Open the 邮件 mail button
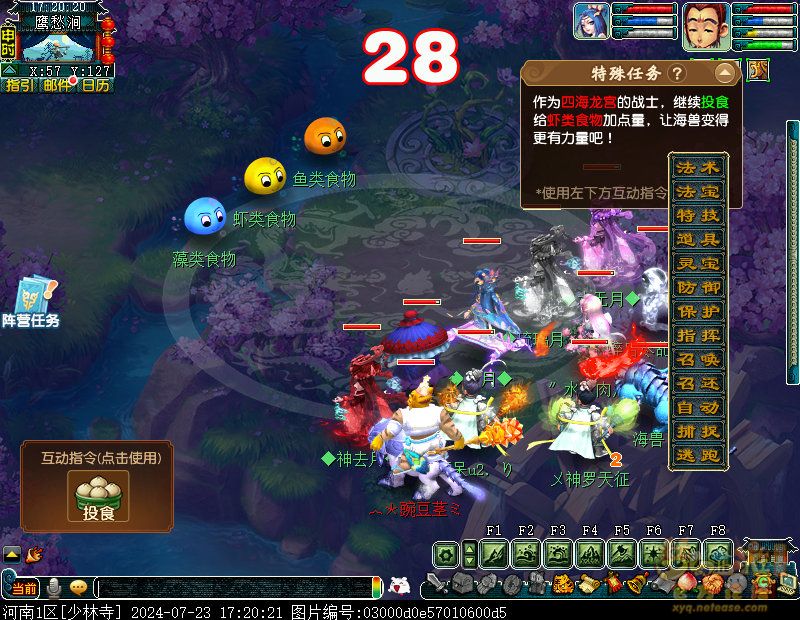 coord(57,85)
